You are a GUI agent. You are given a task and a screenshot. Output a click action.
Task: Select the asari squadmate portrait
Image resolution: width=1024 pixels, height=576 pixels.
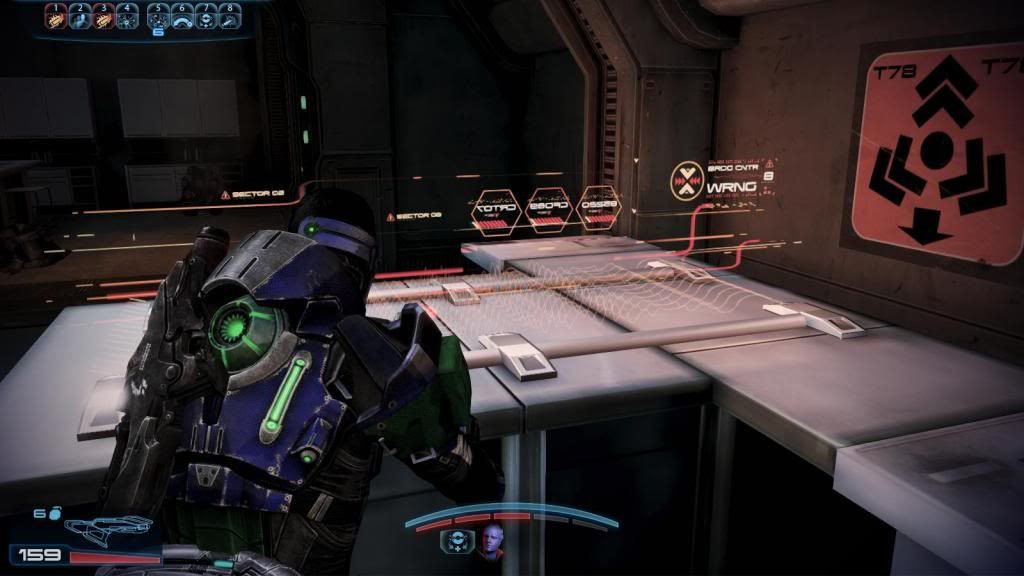point(491,541)
